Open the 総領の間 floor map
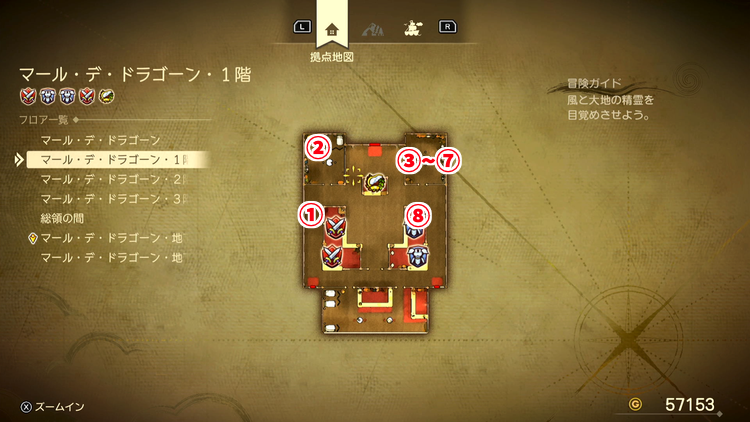Viewport: 750px width, 422px height. click(x=68, y=218)
